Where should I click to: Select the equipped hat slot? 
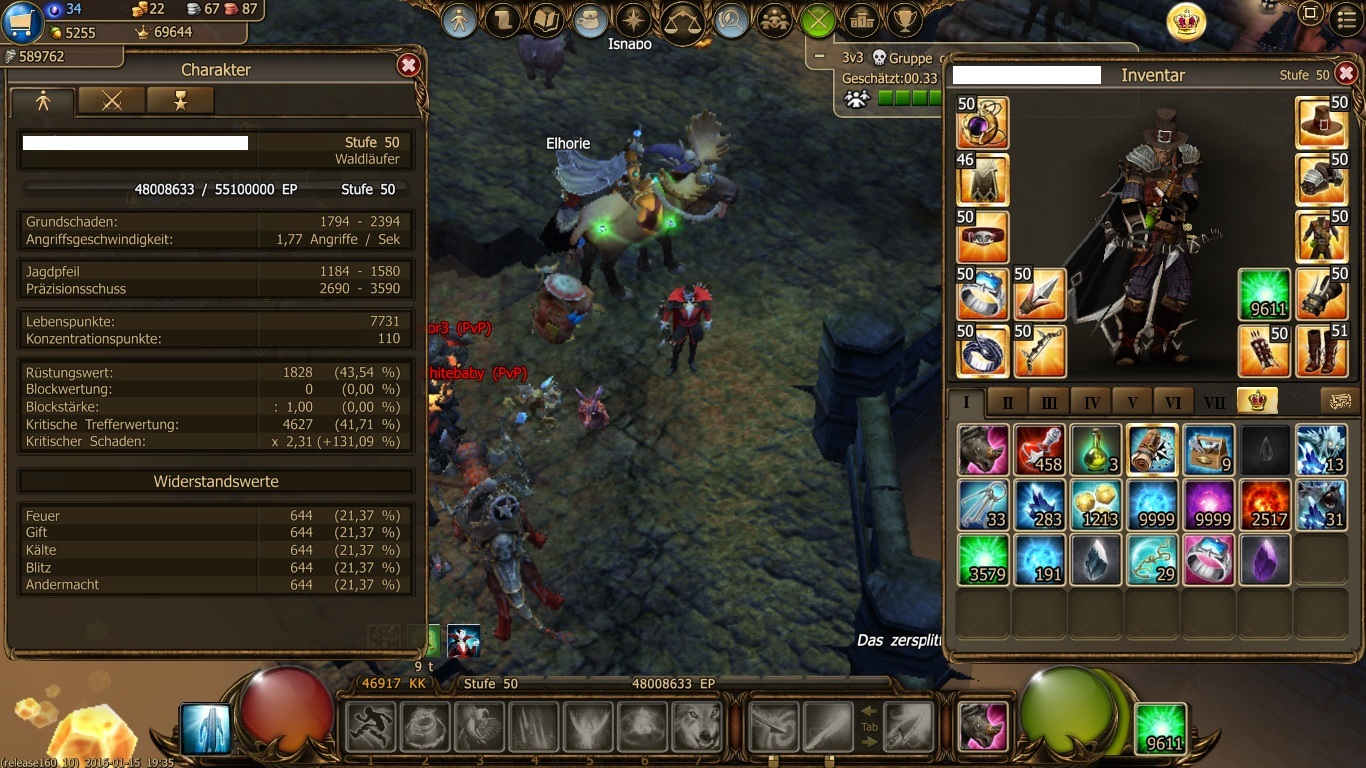[x=1322, y=123]
